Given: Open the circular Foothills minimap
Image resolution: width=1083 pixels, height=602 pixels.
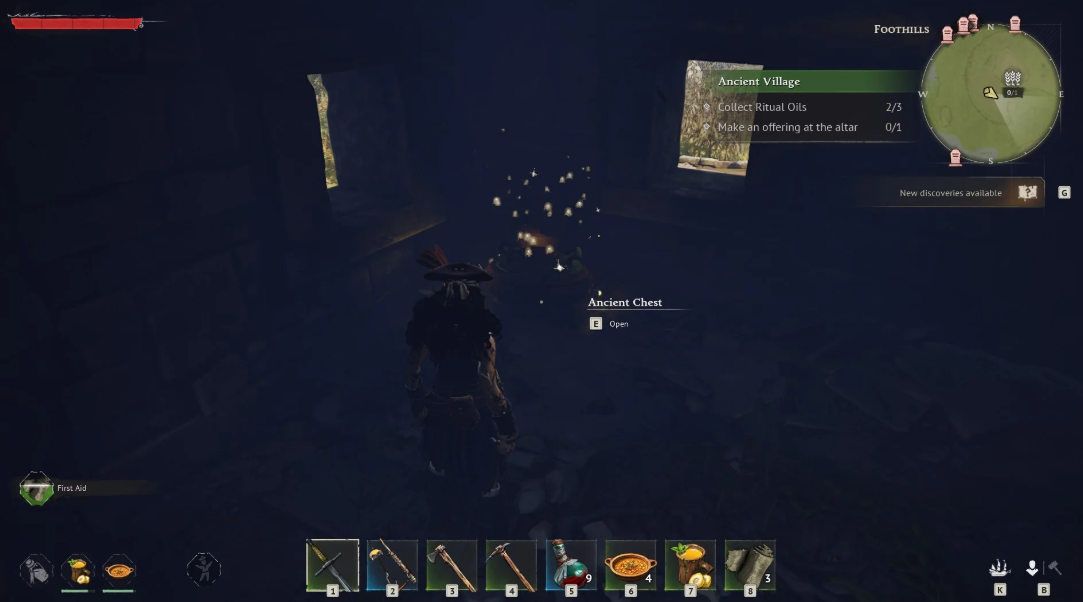Looking at the screenshot, I should click(989, 94).
